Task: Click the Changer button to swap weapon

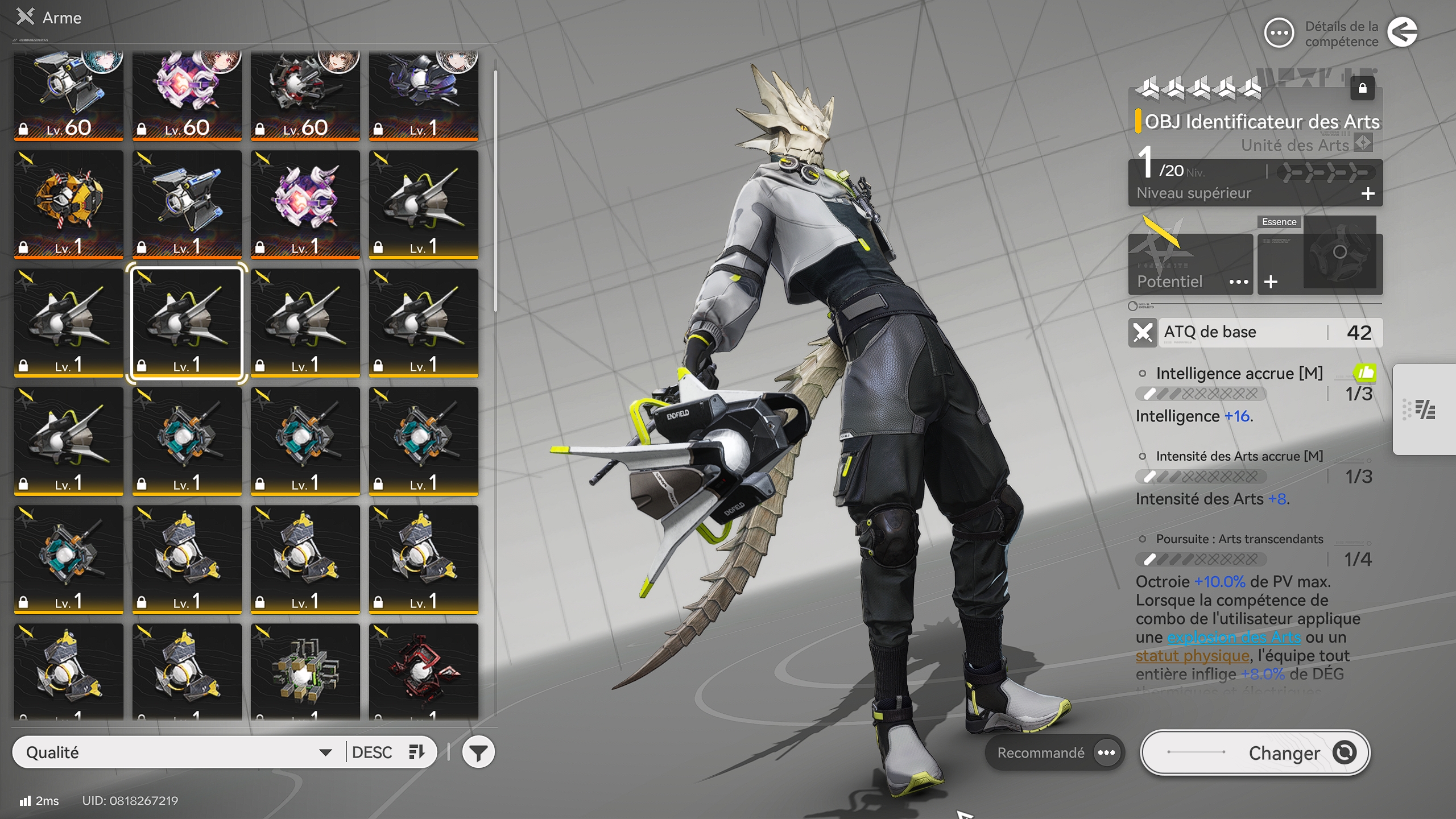Action: [1255, 752]
